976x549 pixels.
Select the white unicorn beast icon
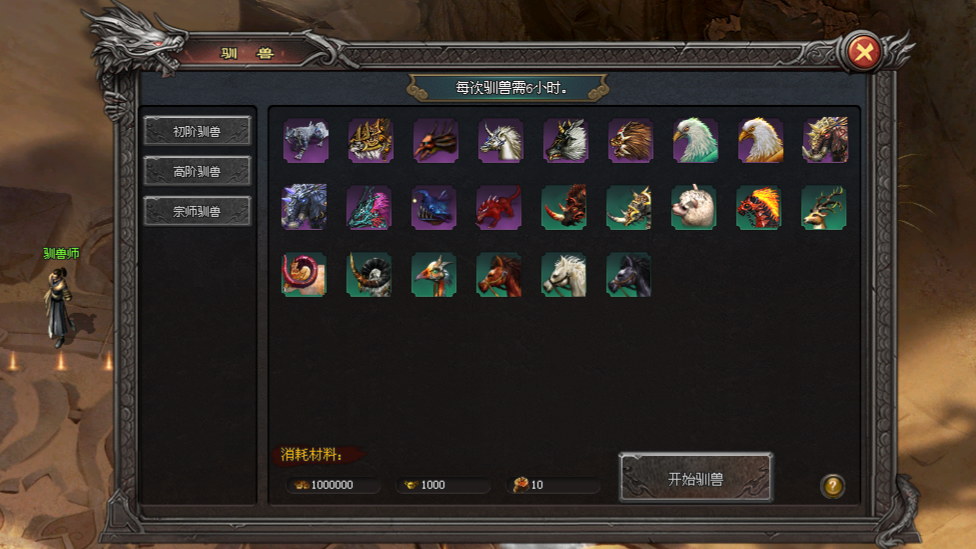pyautogui.click(x=500, y=141)
